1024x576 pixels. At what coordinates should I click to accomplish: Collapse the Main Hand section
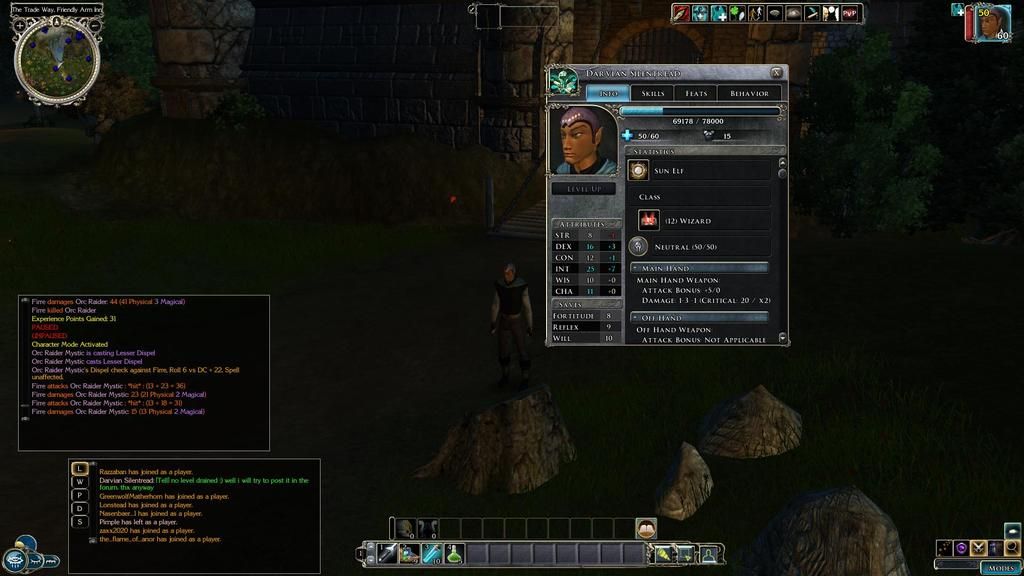pyautogui.click(x=636, y=268)
